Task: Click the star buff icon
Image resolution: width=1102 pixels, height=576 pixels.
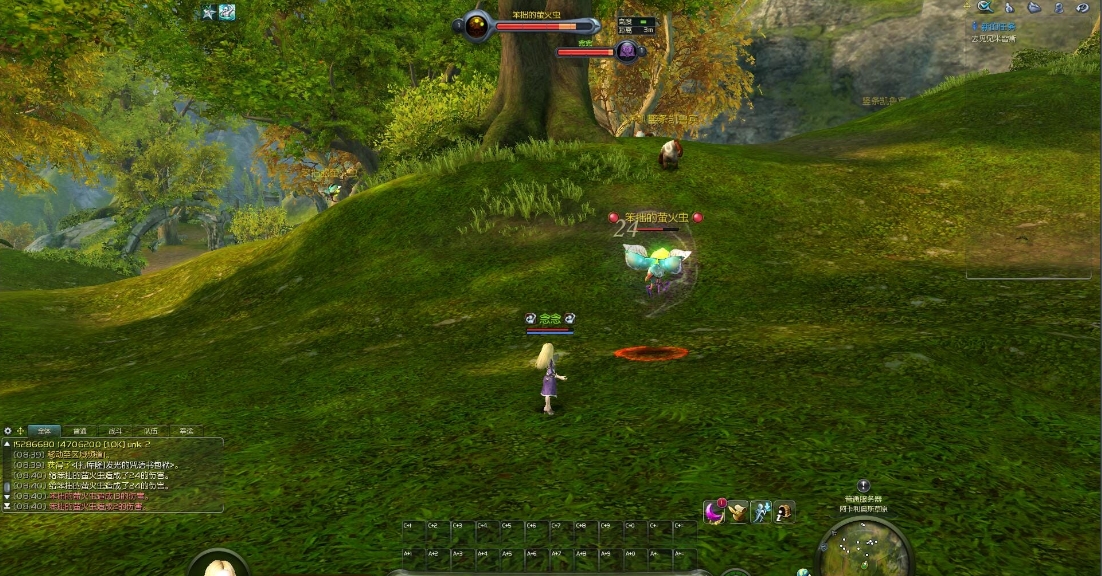Action: [208, 13]
